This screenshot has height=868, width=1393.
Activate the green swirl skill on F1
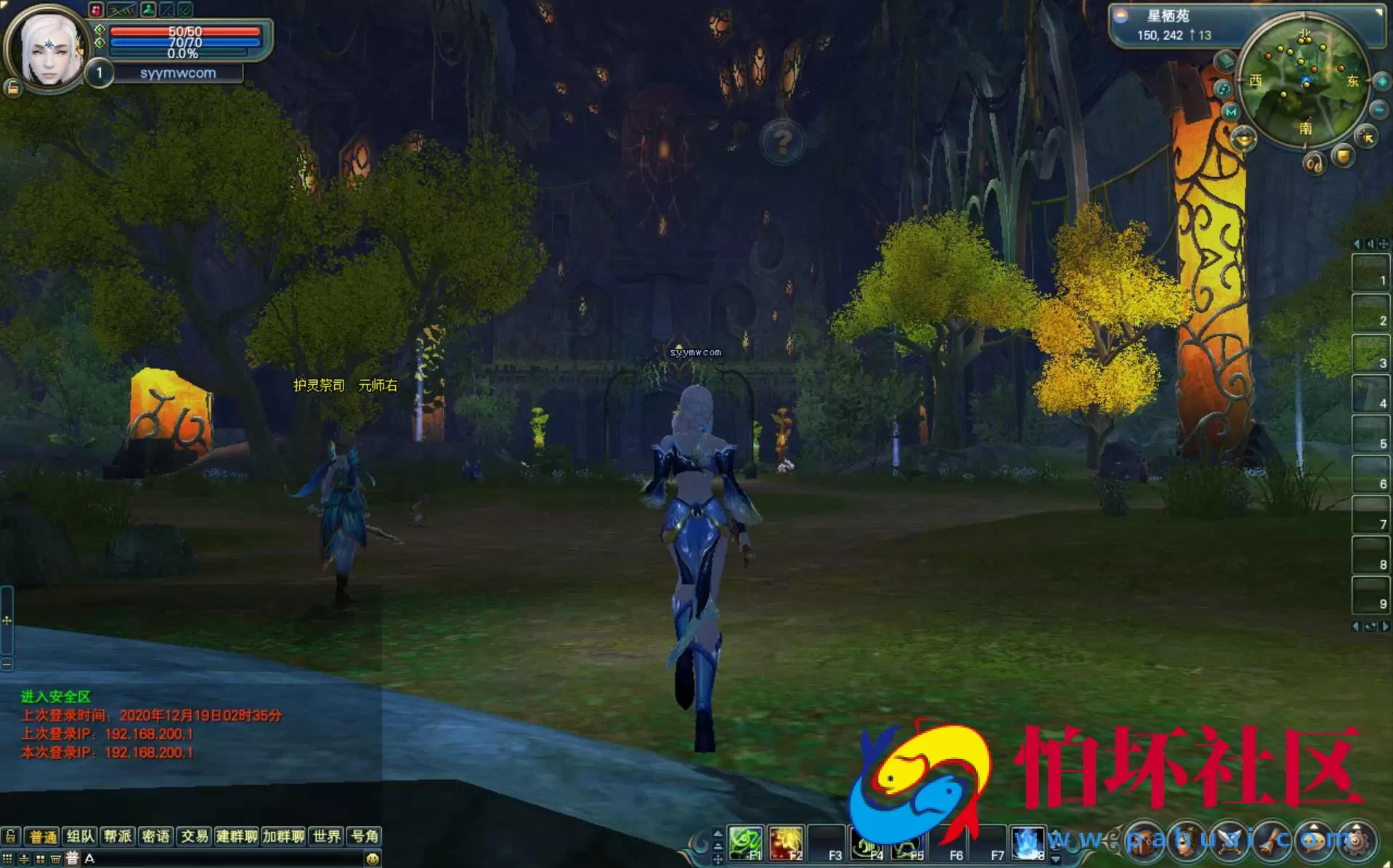point(746,844)
